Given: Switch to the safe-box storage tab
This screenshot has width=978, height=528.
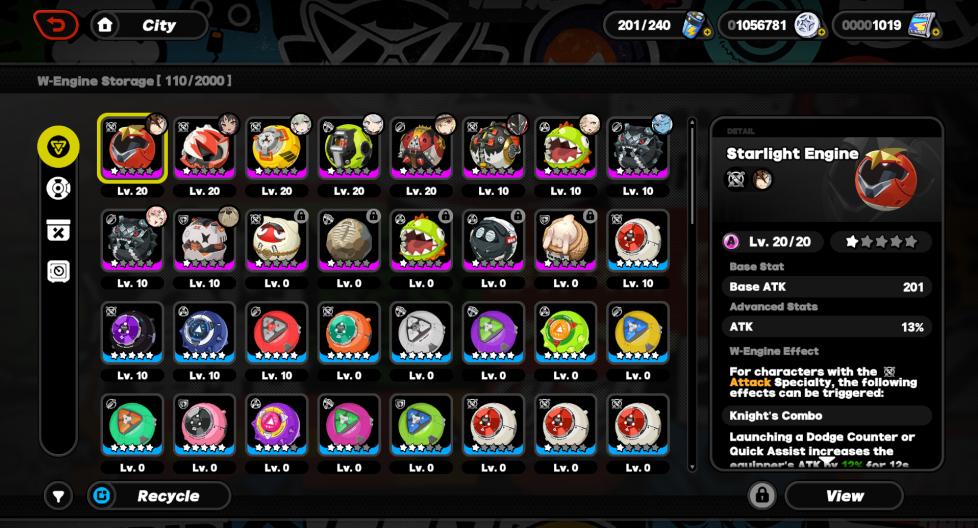Looking at the screenshot, I should tap(58, 271).
